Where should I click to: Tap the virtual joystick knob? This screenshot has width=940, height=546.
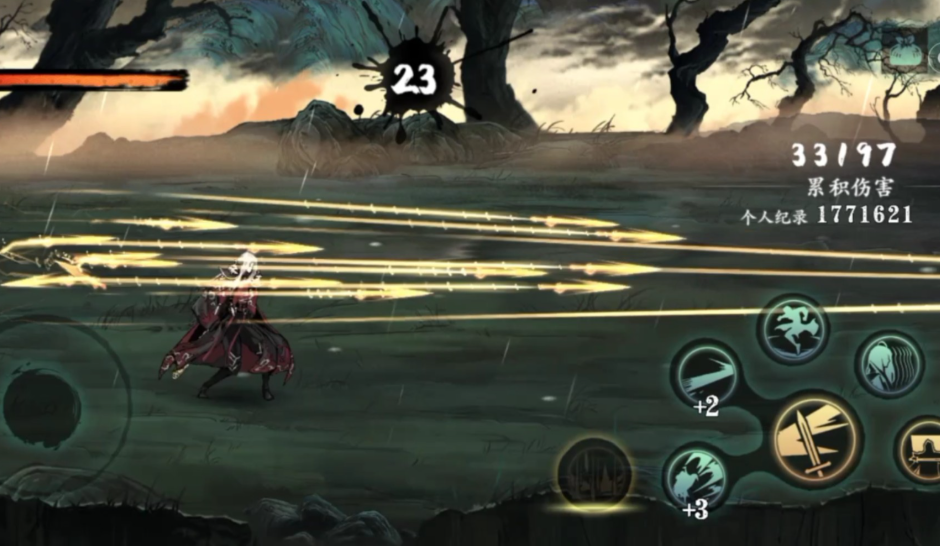point(42,407)
